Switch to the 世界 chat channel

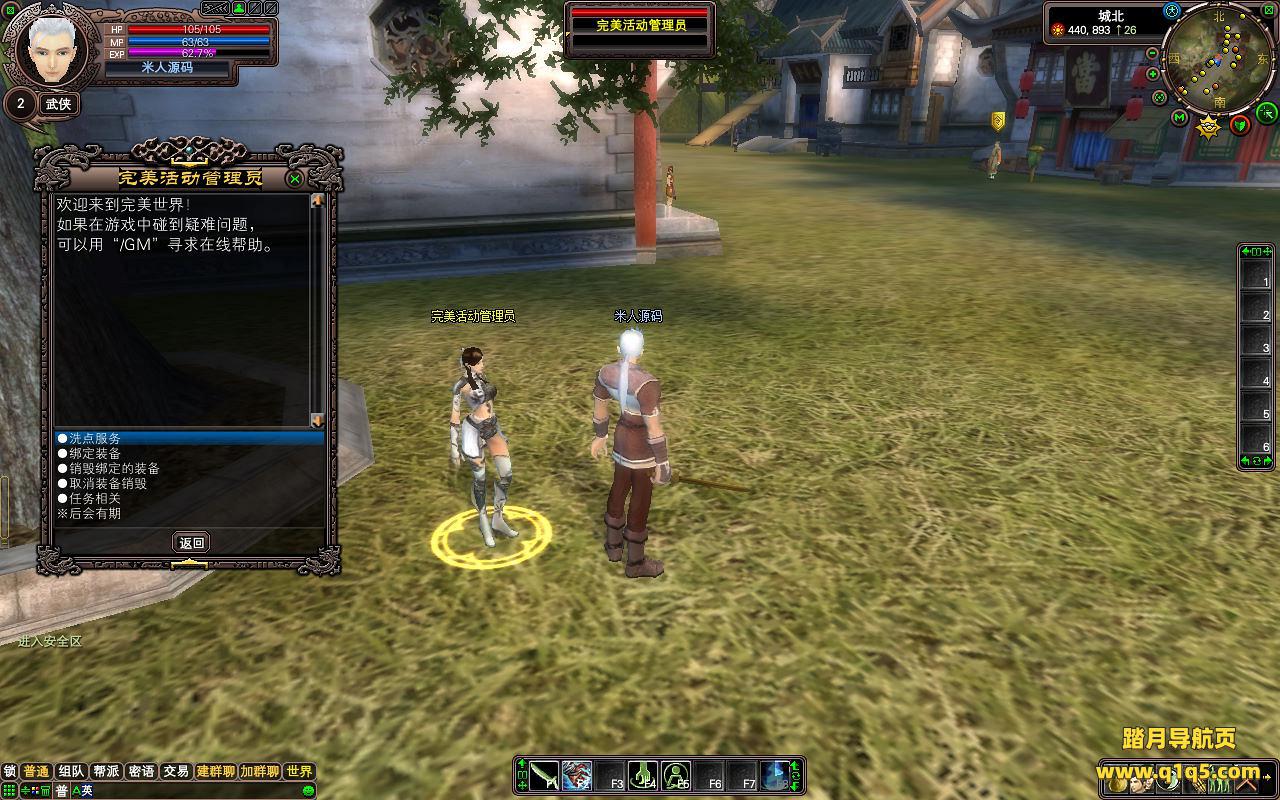(299, 771)
